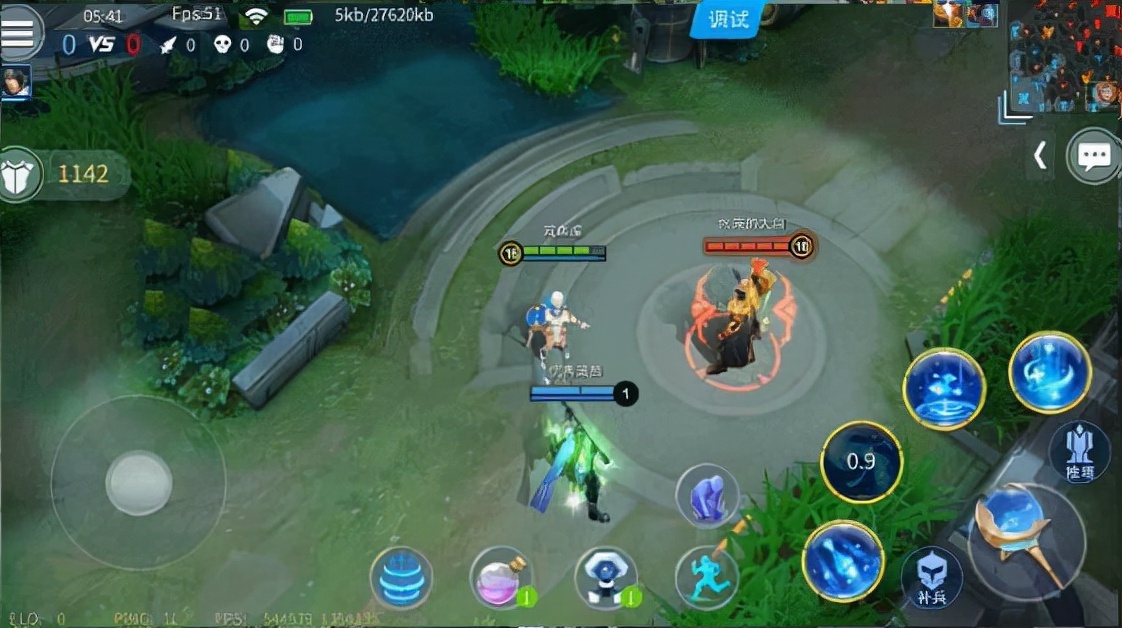Tap the virtual movement joystick

pos(139,483)
